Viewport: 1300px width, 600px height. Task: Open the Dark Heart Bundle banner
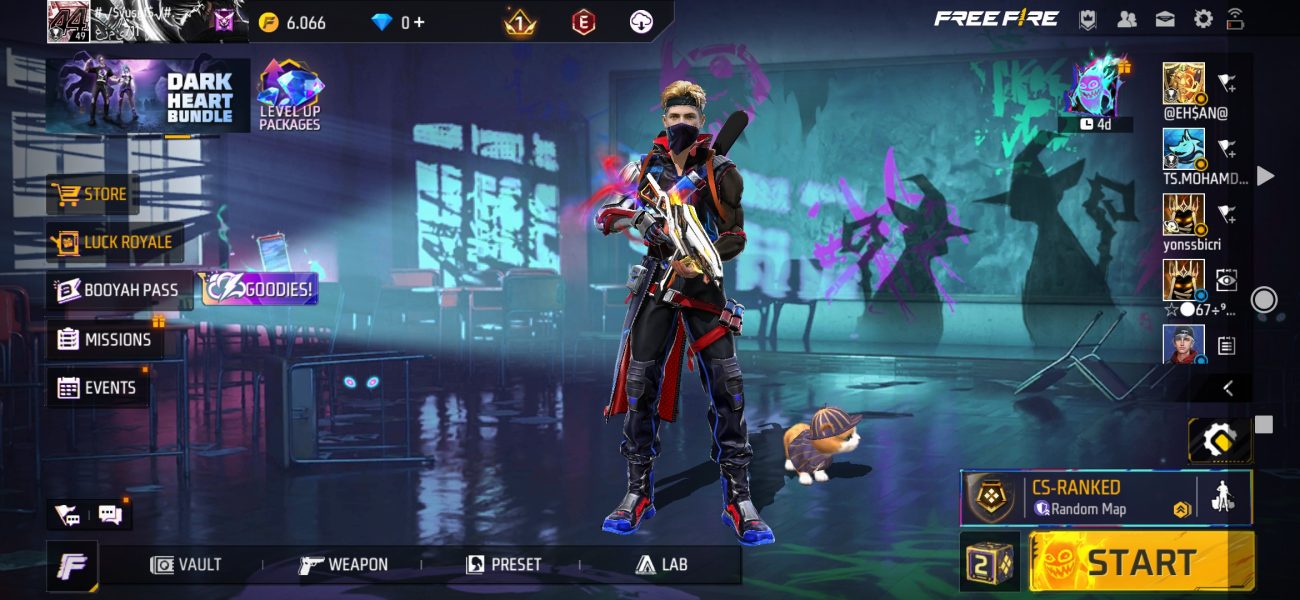(x=147, y=97)
